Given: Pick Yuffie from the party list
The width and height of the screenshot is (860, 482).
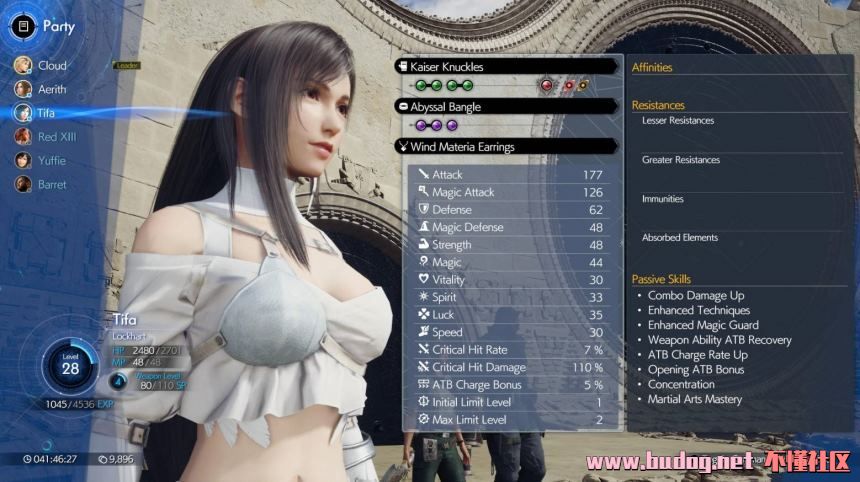Looking at the screenshot, I should 51,161.
